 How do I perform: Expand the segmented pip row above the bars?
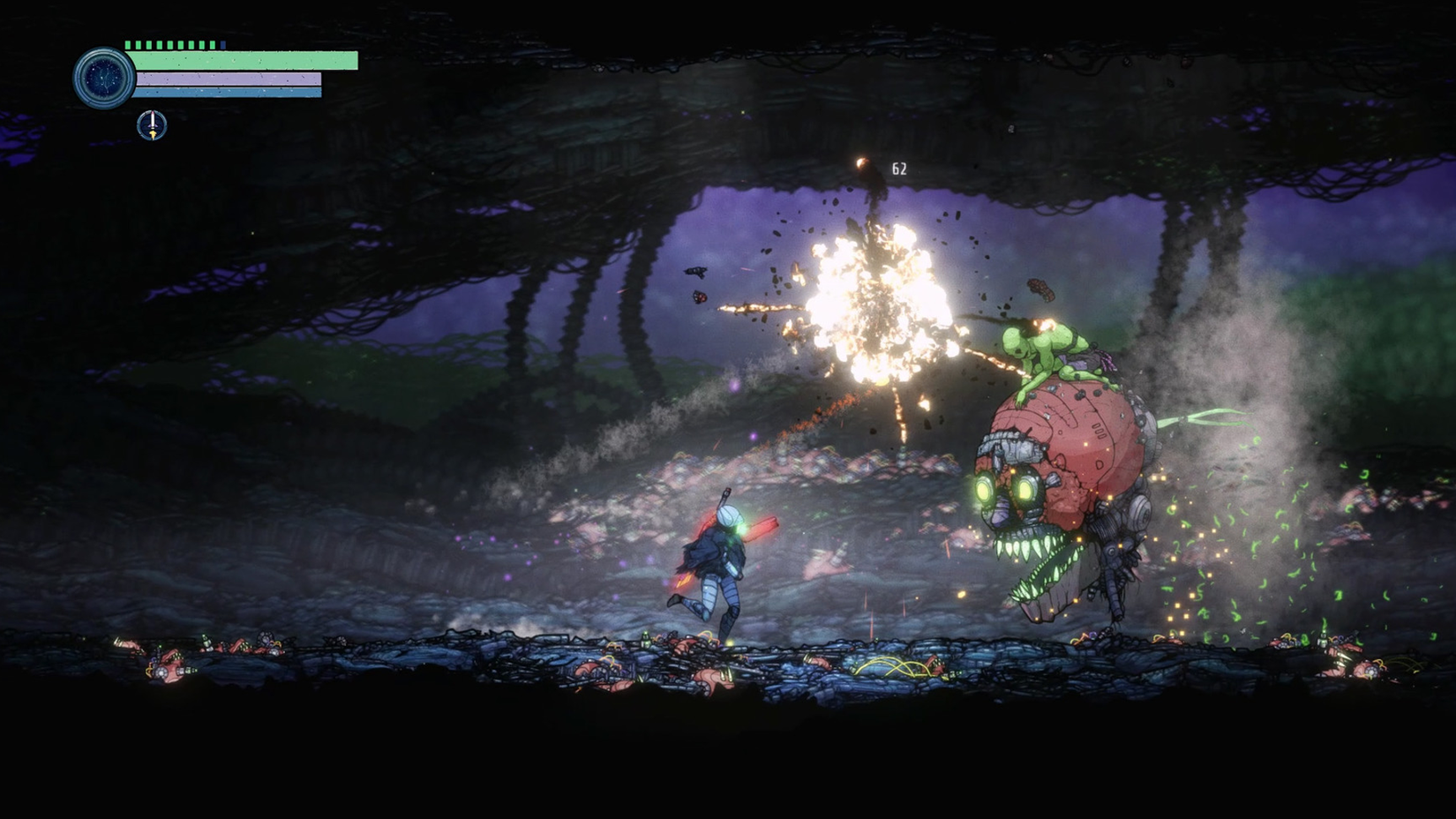[175, 44]
